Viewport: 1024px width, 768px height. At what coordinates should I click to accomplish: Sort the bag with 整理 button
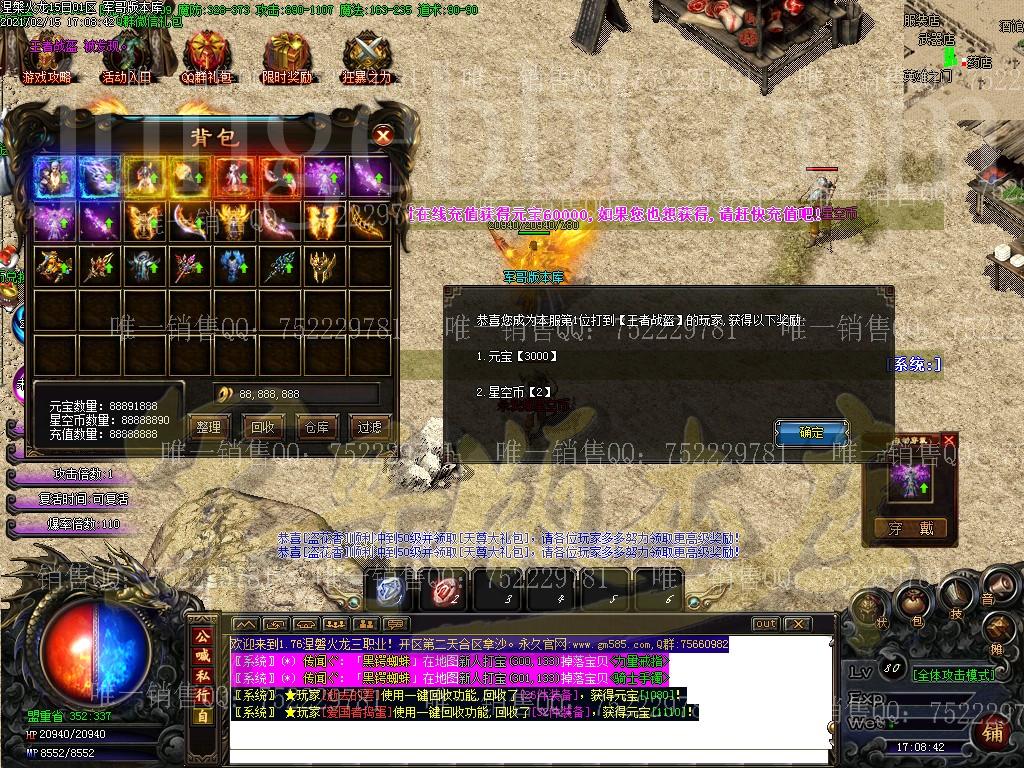point(208,427)
